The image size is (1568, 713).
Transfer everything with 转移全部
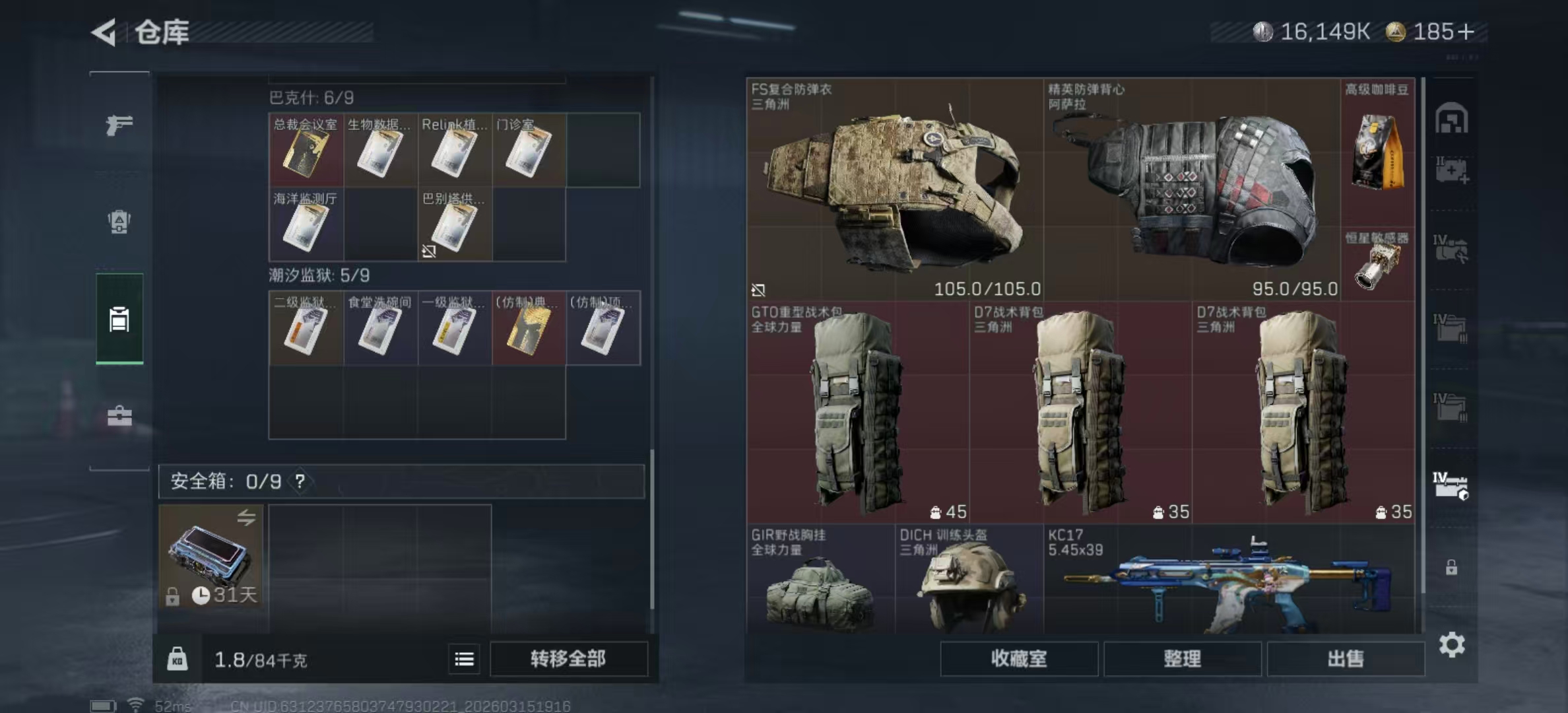tap(568, 658)
